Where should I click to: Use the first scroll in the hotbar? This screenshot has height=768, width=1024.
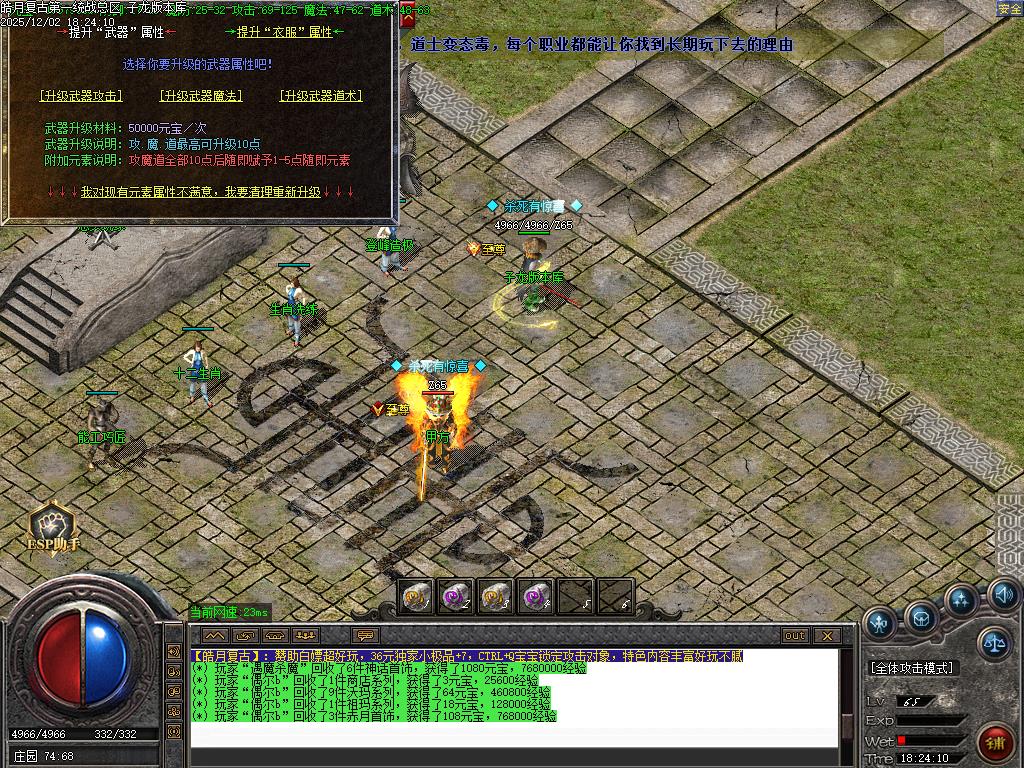tap(417, 597)
